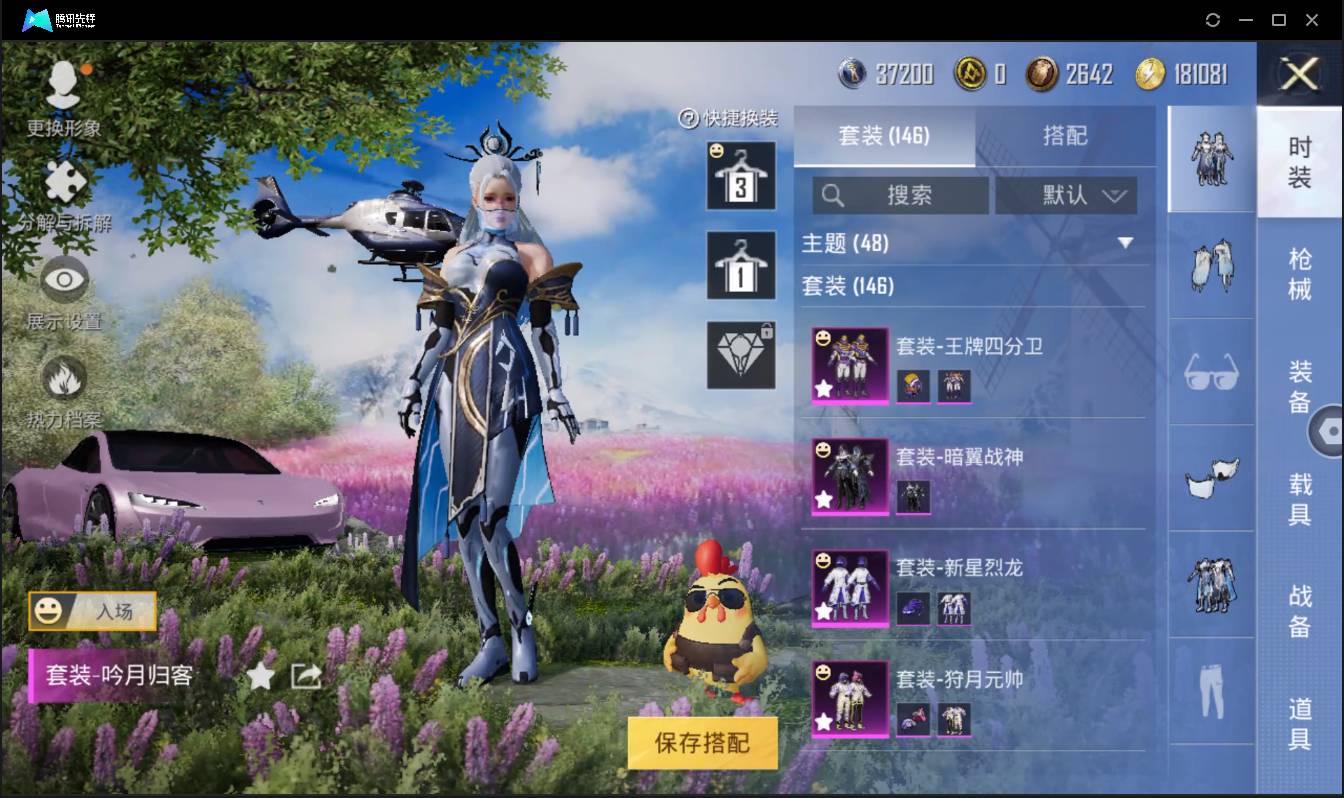This screenshot has height=798, width=1344.
Task: Click the locked diamond quick-swap slot
Action: pyautogui.click(x=742, y=355)
